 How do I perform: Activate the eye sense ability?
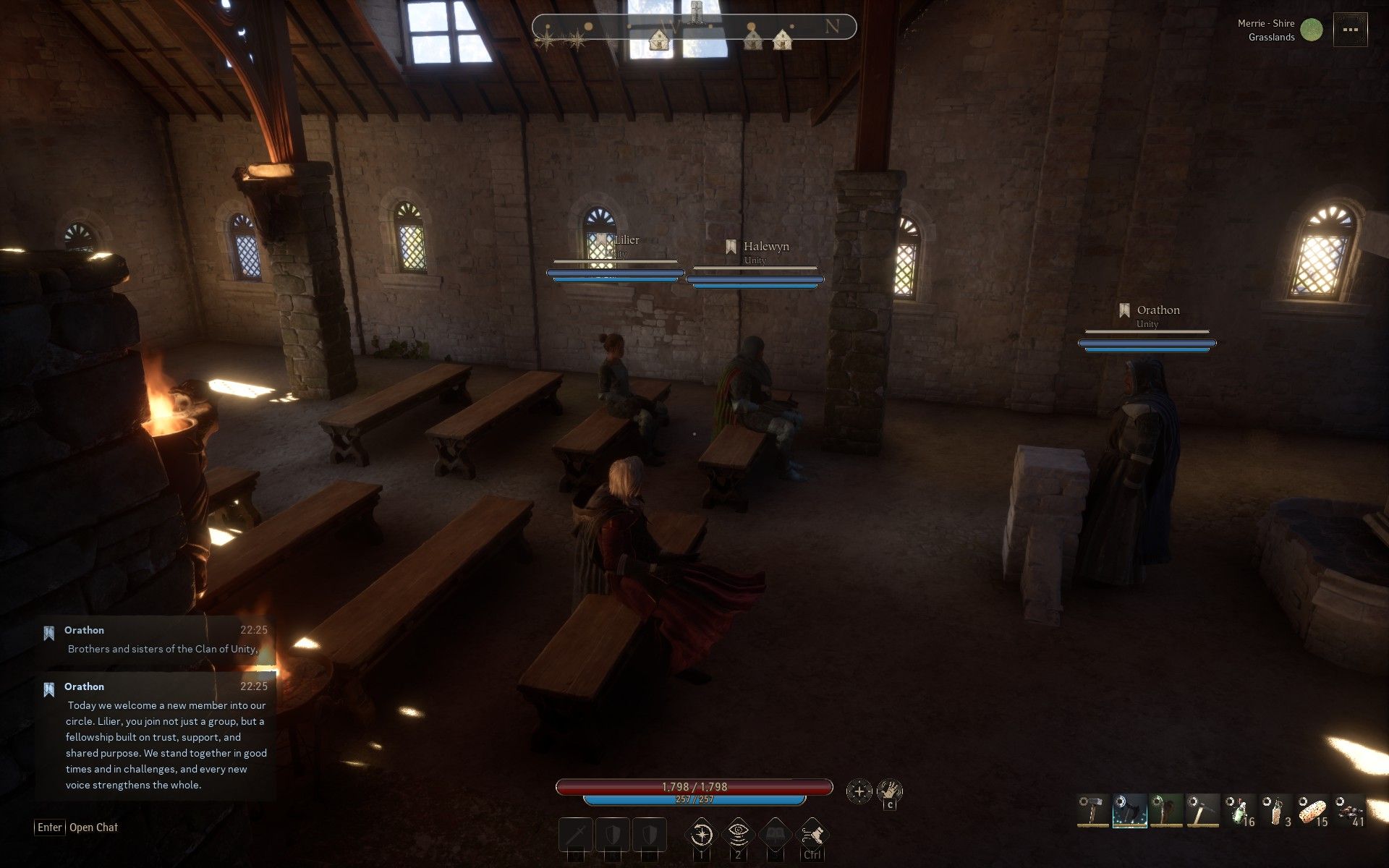[x=738, y=835]
